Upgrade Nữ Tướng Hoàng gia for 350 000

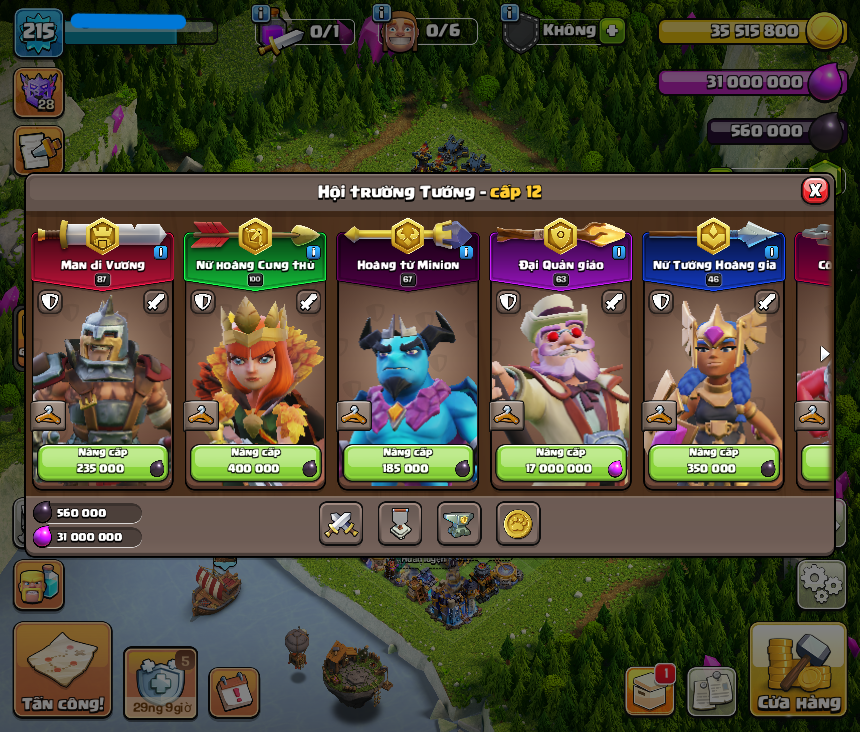tap(714, 463)
